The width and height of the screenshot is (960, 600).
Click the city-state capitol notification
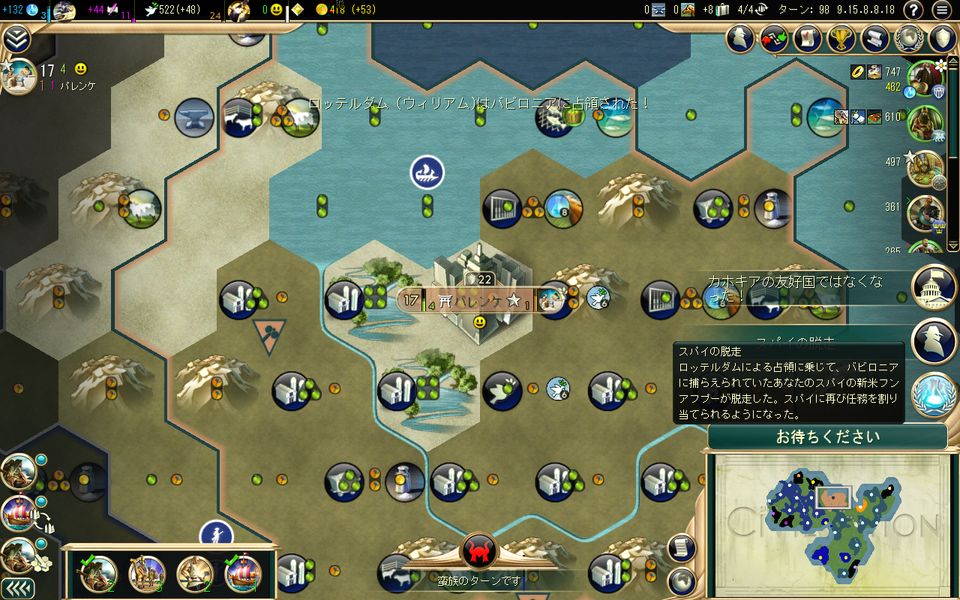[934, 287]
